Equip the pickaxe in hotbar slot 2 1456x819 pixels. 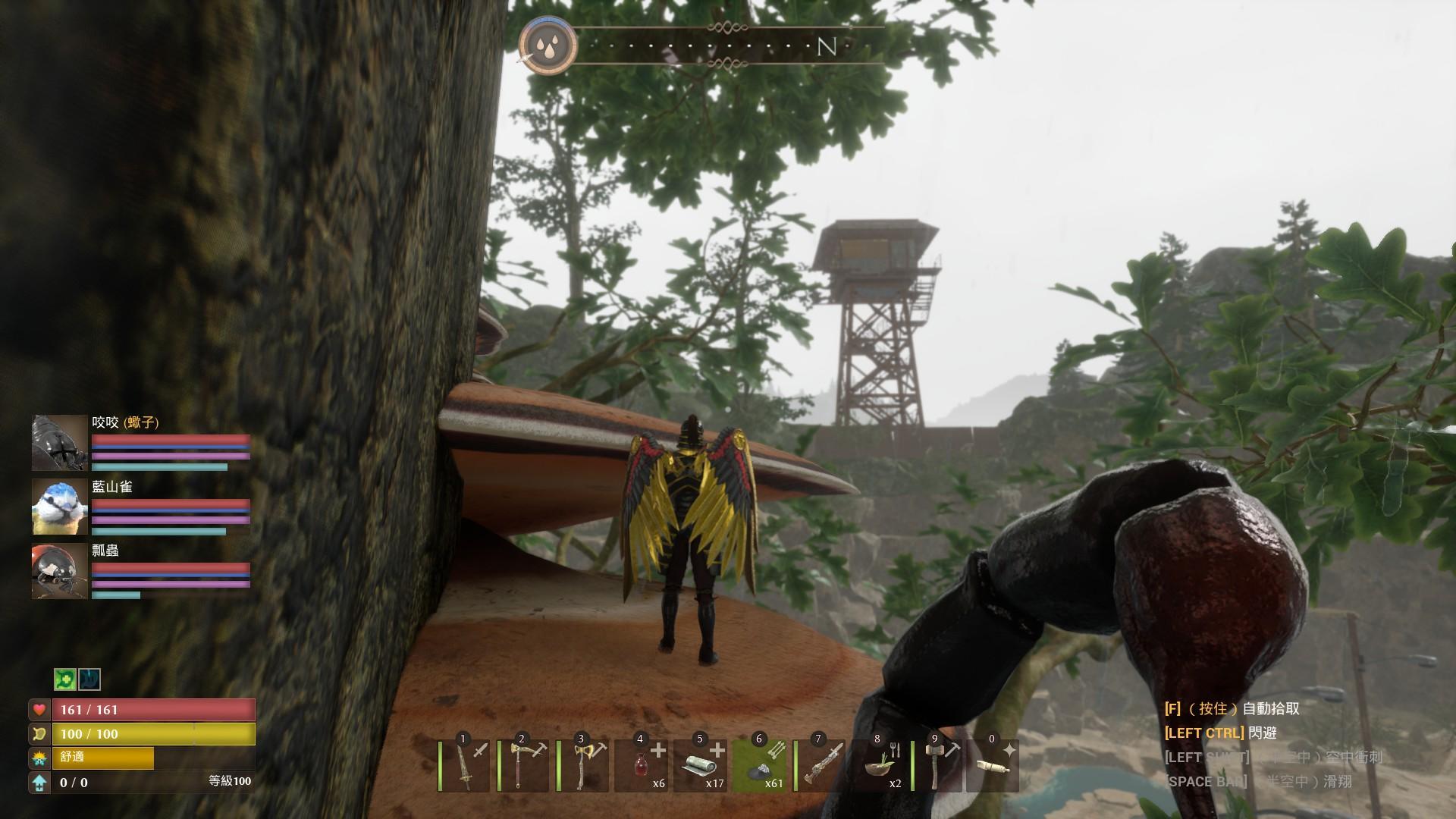(x=524, y=765)
